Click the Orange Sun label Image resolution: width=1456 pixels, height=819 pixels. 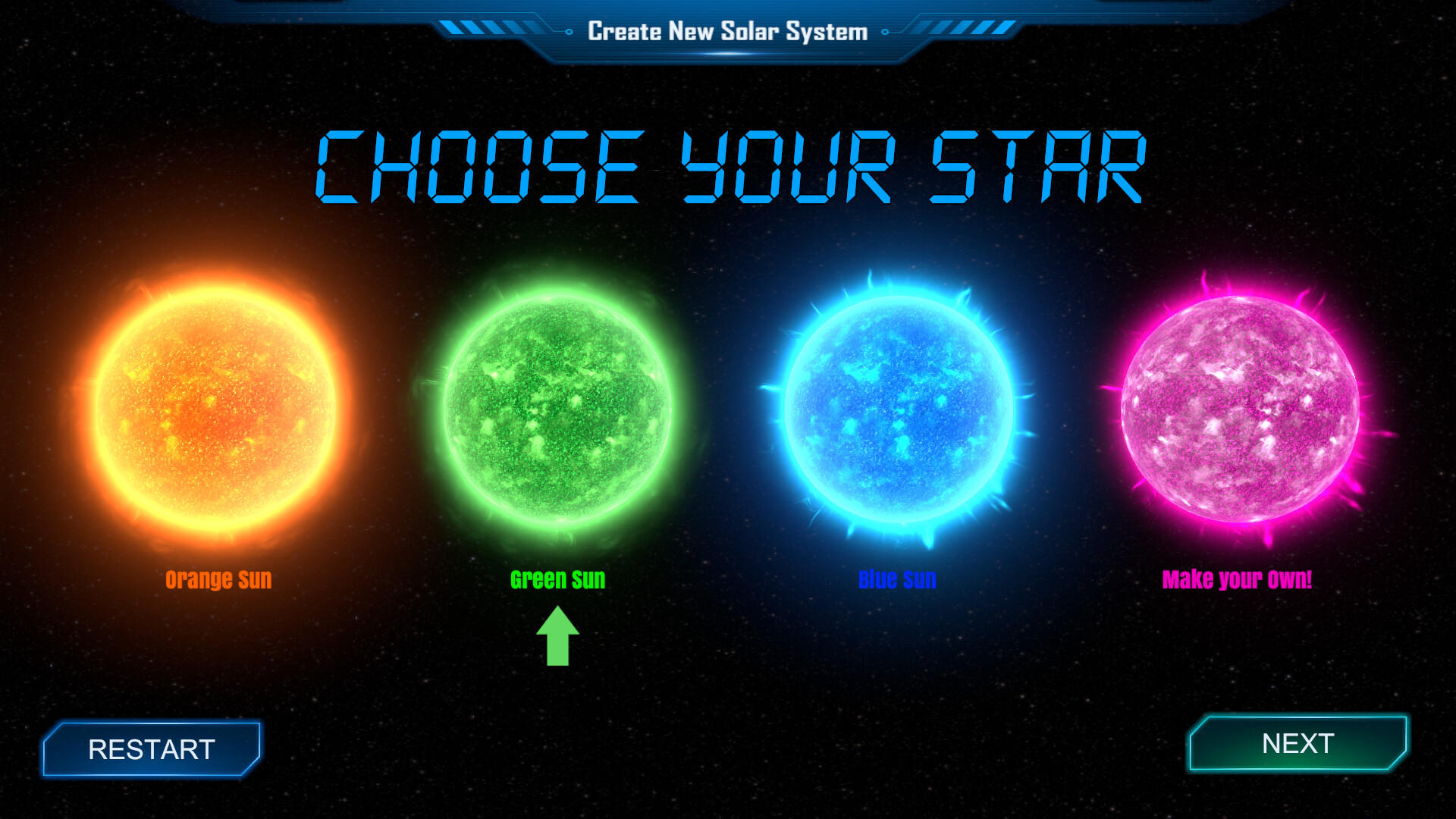pyautogui.click(x=218, y=579)
